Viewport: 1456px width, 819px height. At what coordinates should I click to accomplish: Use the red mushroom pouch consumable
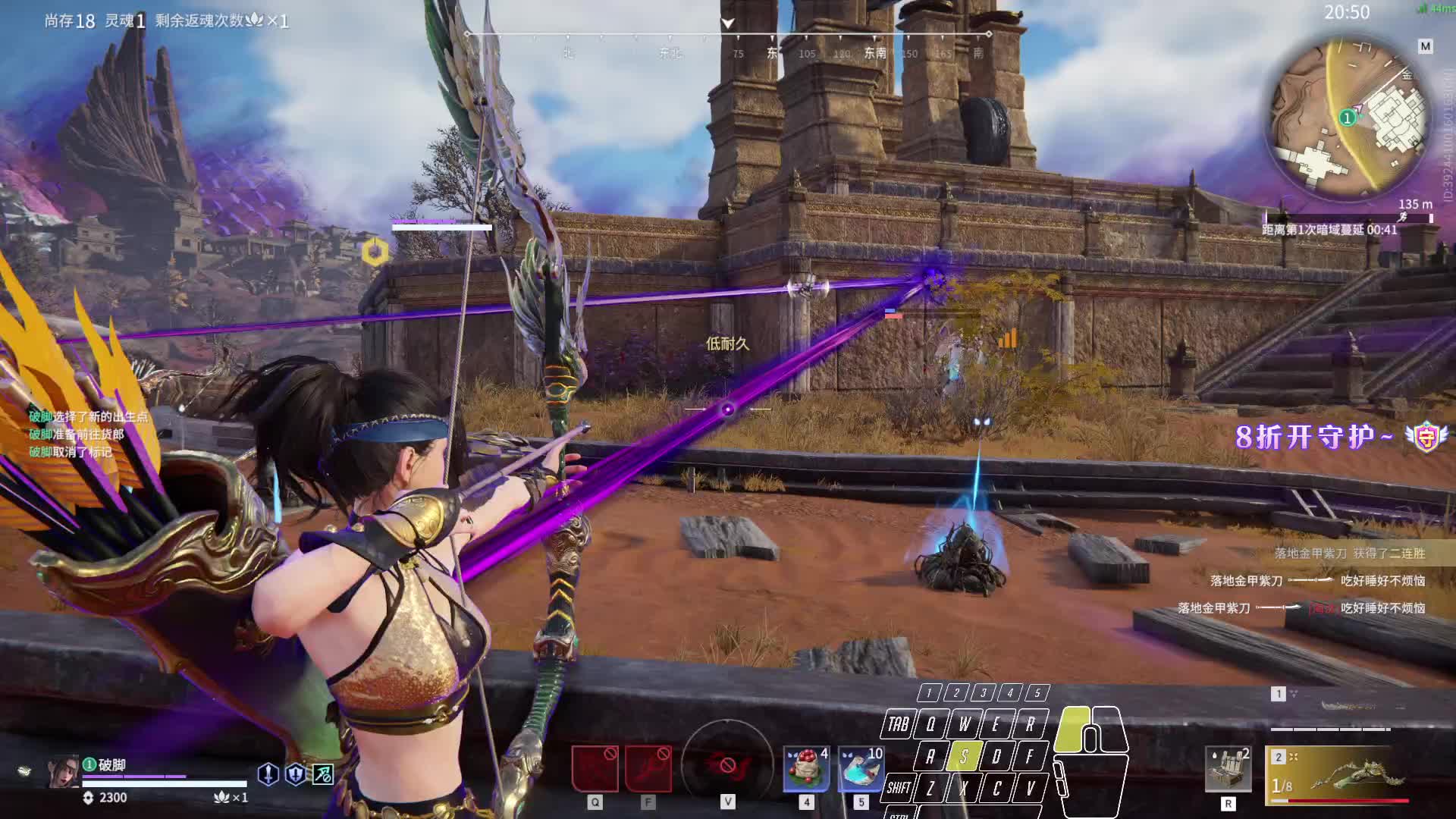(x=806, y=769)
